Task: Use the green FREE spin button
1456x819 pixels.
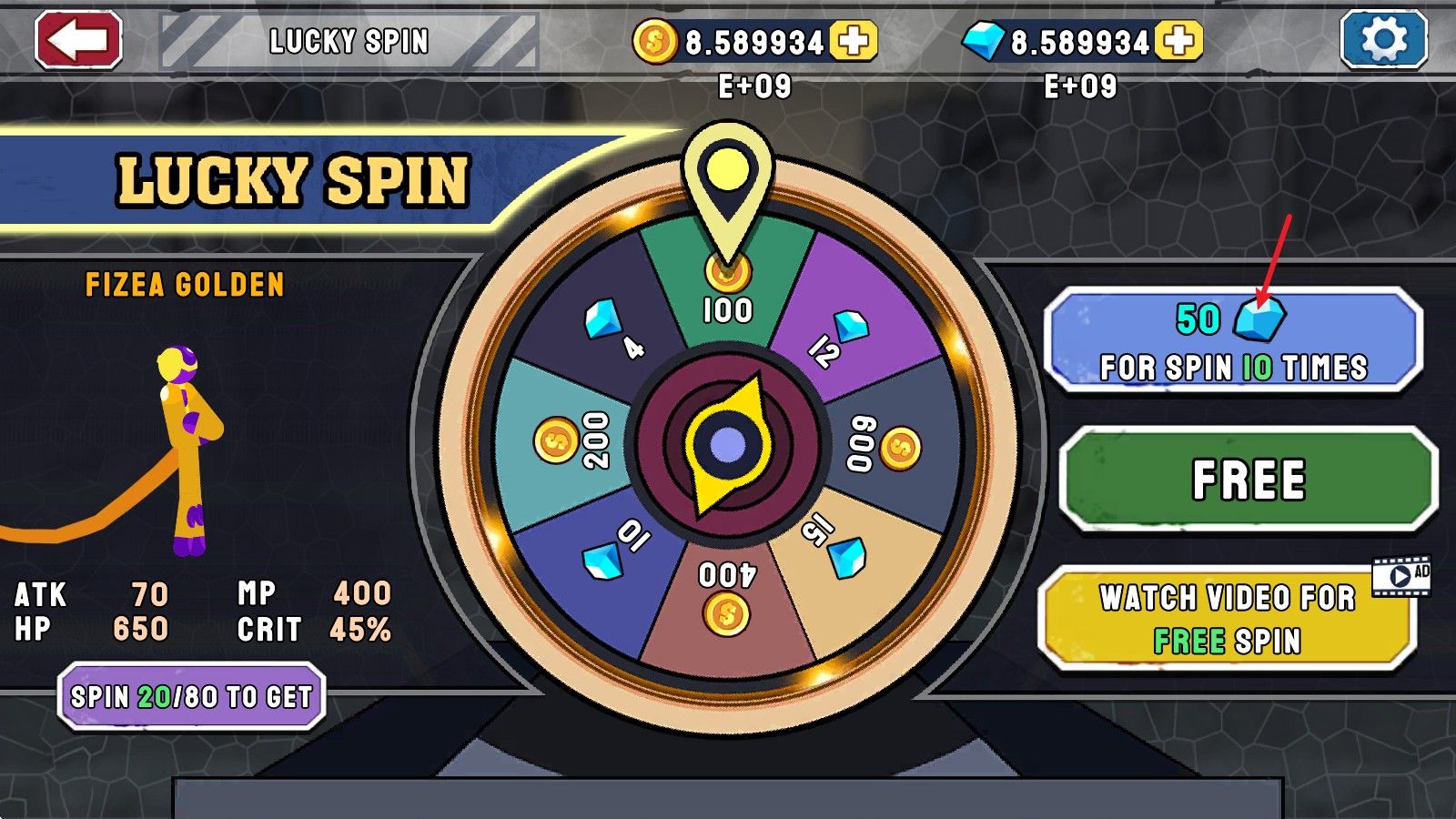Action: 1249,480
